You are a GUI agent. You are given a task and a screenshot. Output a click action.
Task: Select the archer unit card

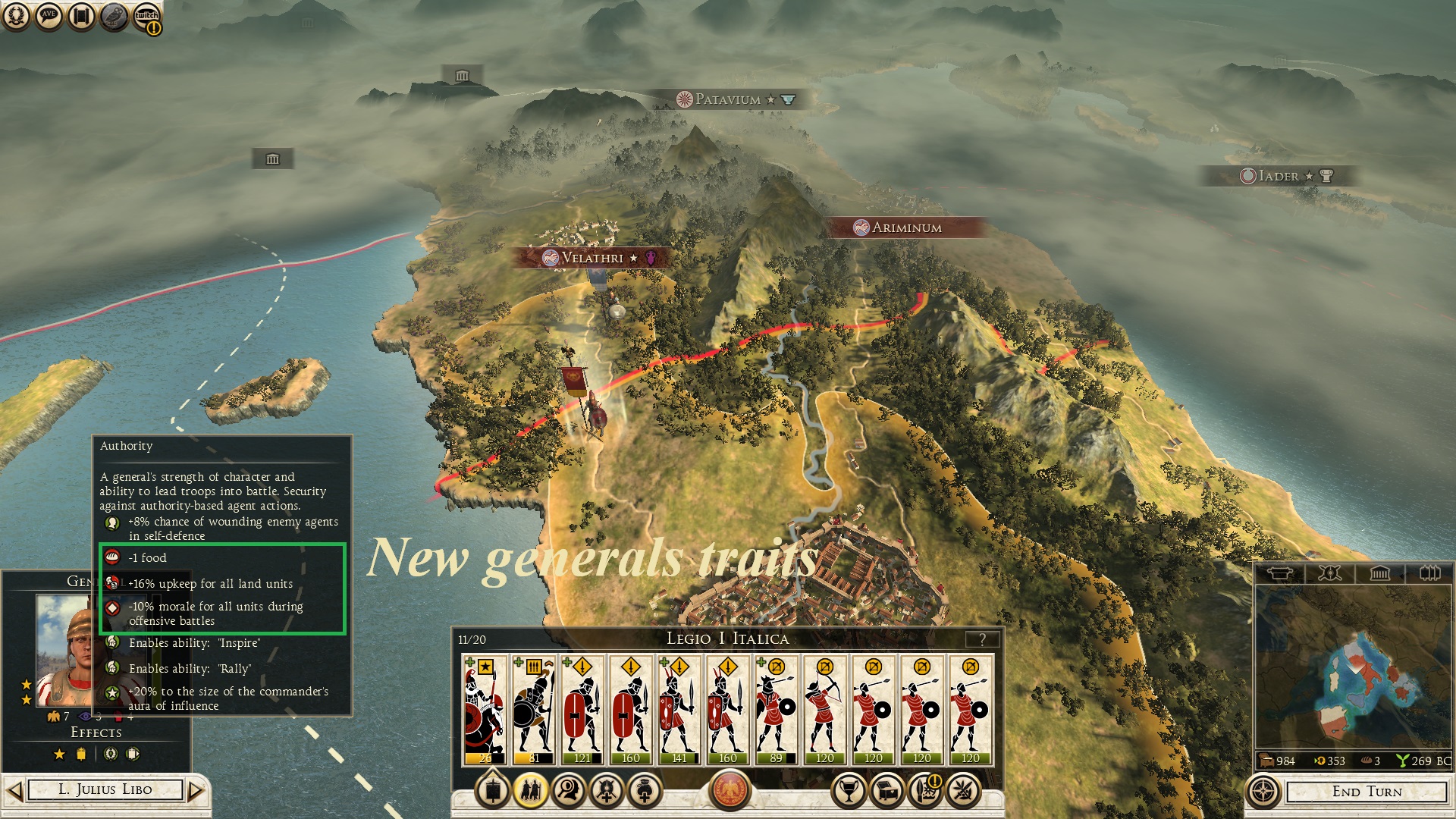825,710
